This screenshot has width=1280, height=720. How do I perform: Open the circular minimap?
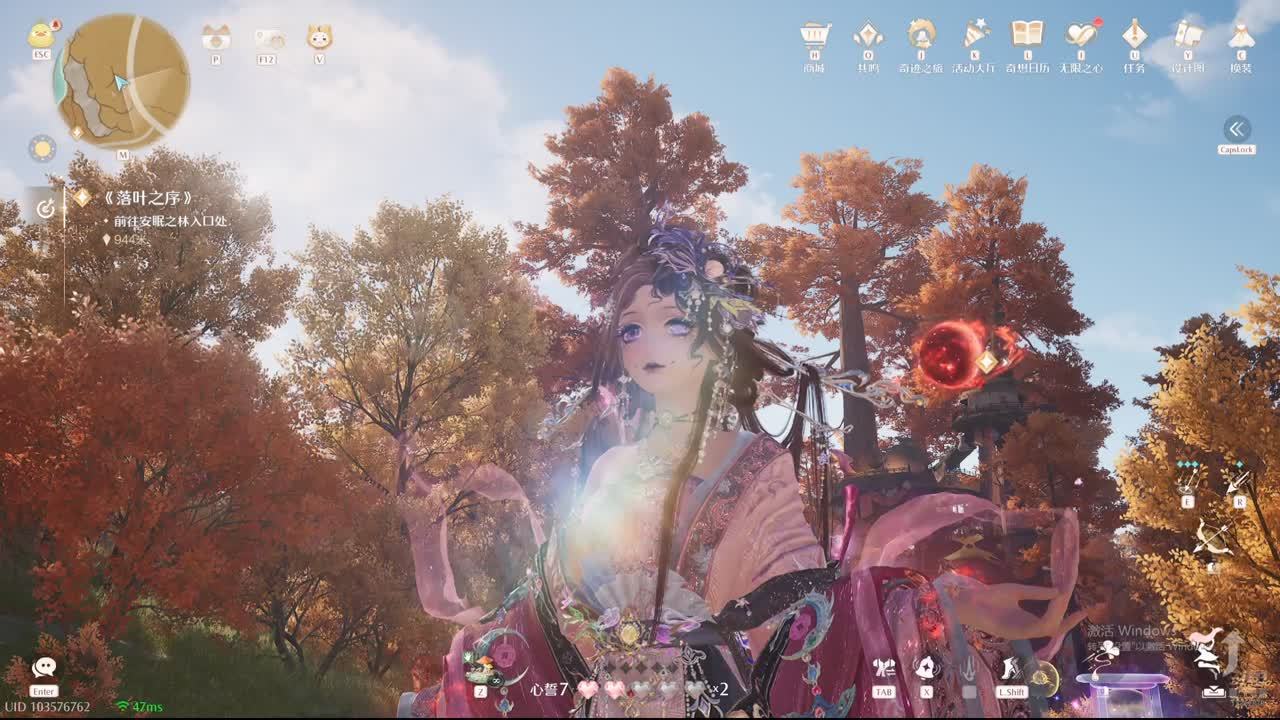(x=121, y=81)
